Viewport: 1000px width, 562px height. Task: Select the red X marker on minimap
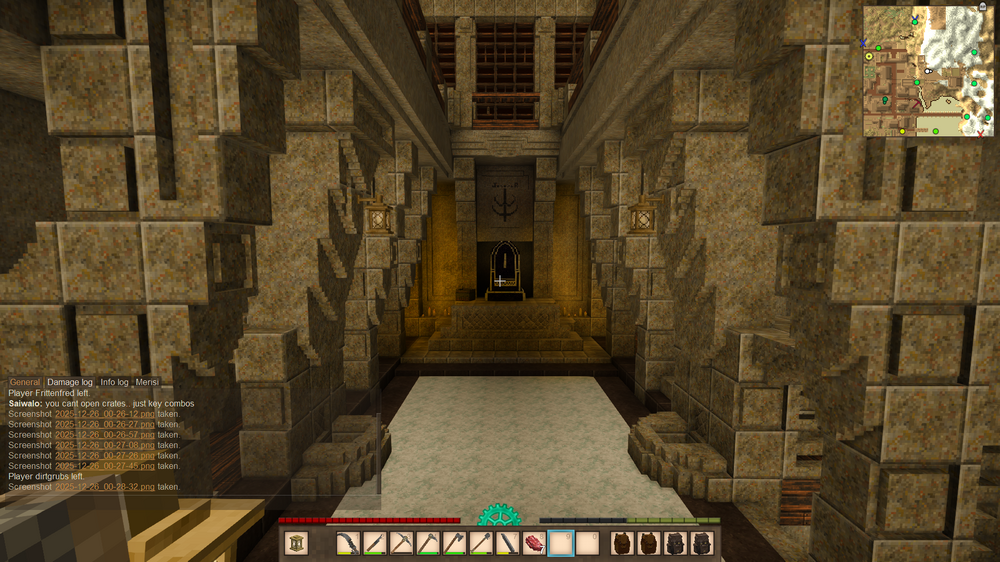click(981, 133)
